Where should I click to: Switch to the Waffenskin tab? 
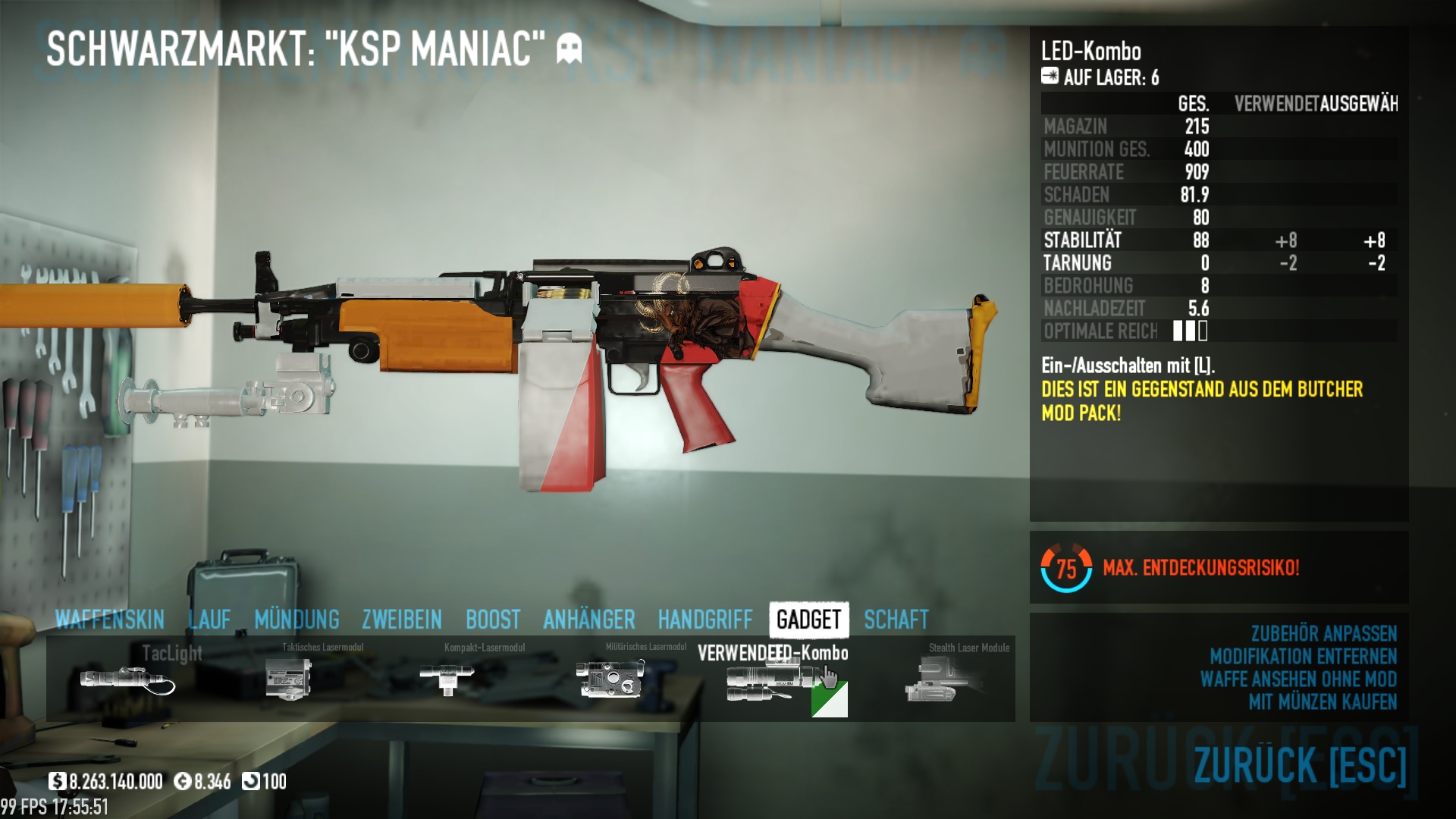pyautogui.click(x=110, y=620)
